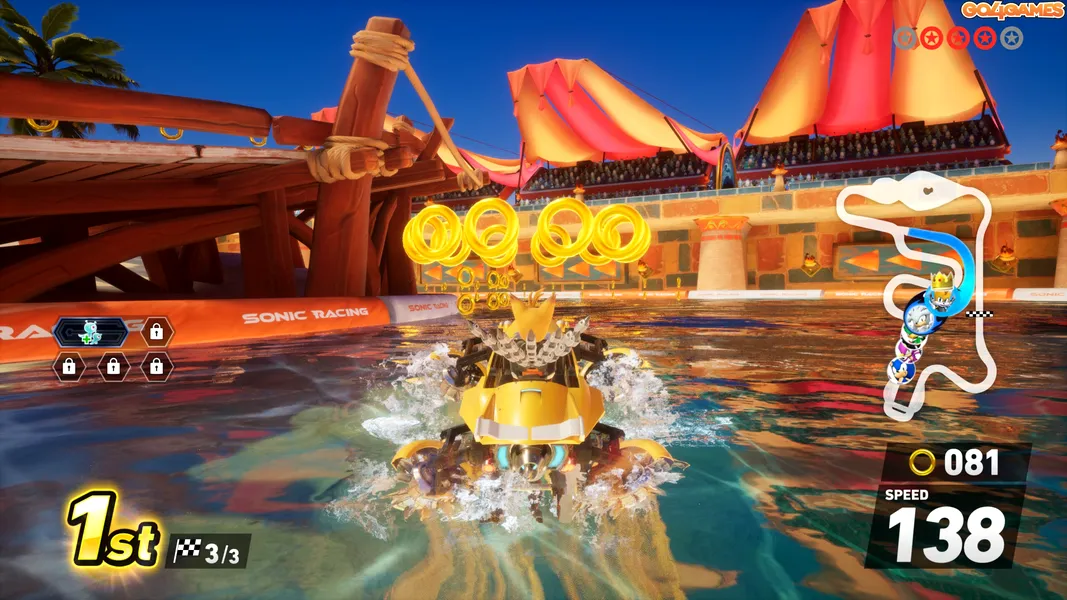Click the checkered finish line marker on the minimap

978,313
